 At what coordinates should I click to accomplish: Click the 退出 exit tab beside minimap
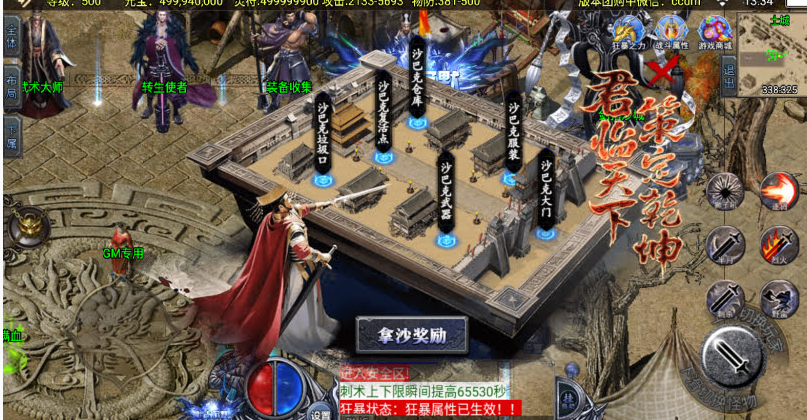point(729,75)
